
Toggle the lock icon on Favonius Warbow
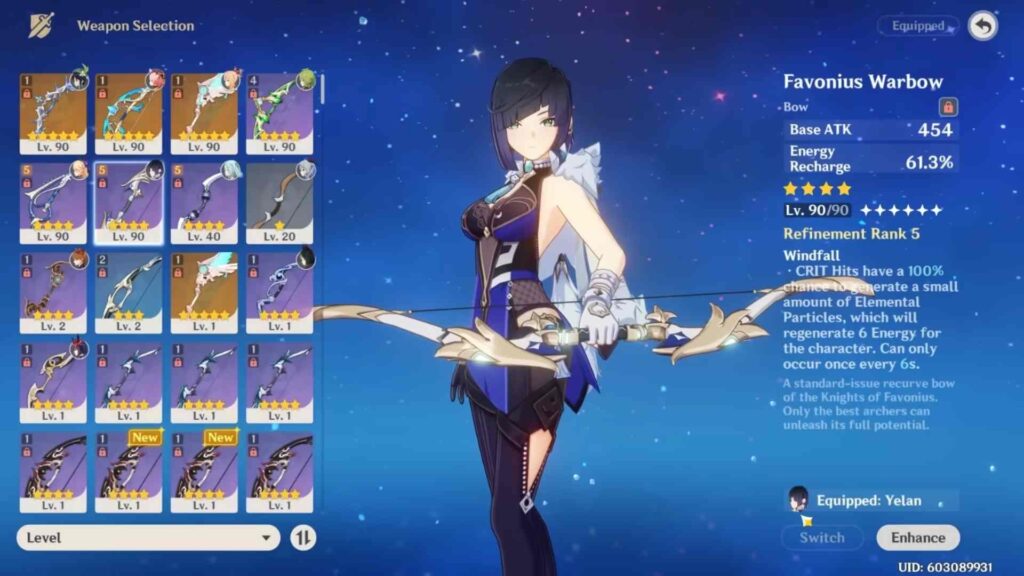point(947,106)
